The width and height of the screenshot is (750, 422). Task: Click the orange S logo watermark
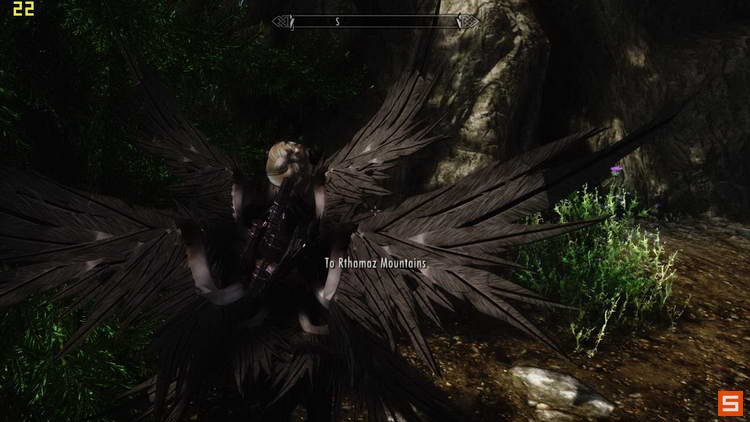click(x=727, y=403)
